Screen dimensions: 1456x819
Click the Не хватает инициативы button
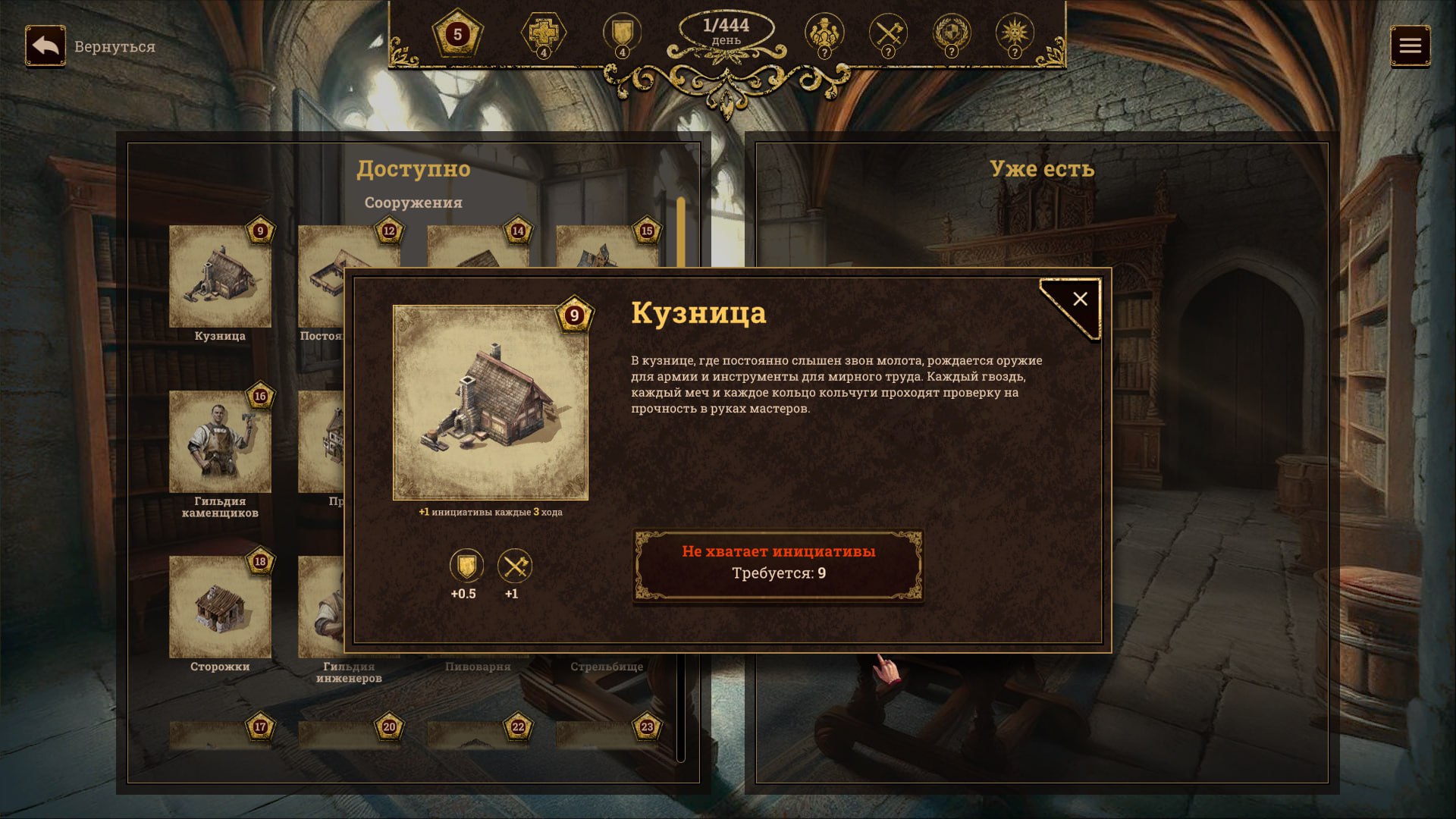(778, 563)
